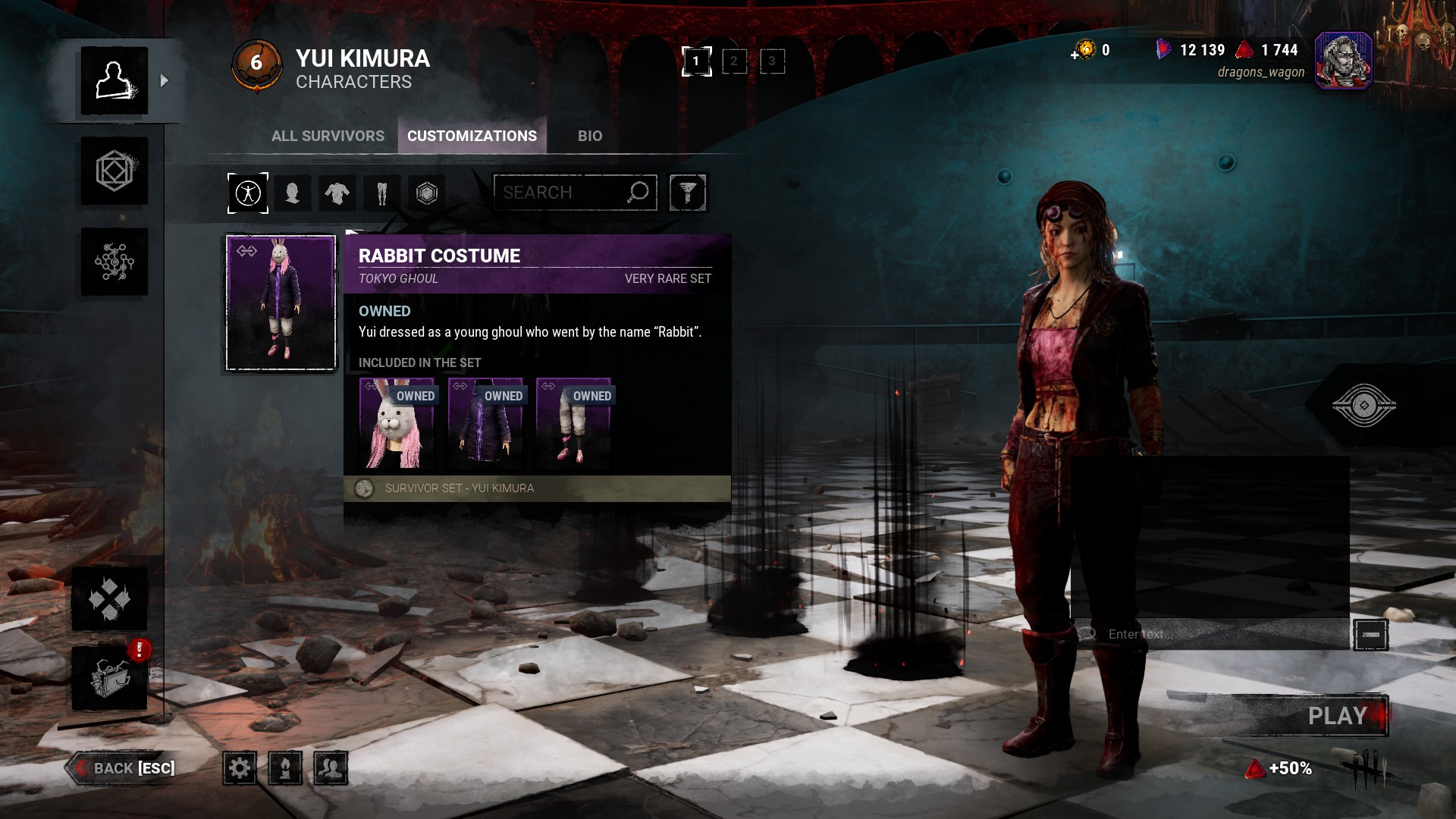
Task: Open the bloodweb menu icon
Action: pos(115,262)
